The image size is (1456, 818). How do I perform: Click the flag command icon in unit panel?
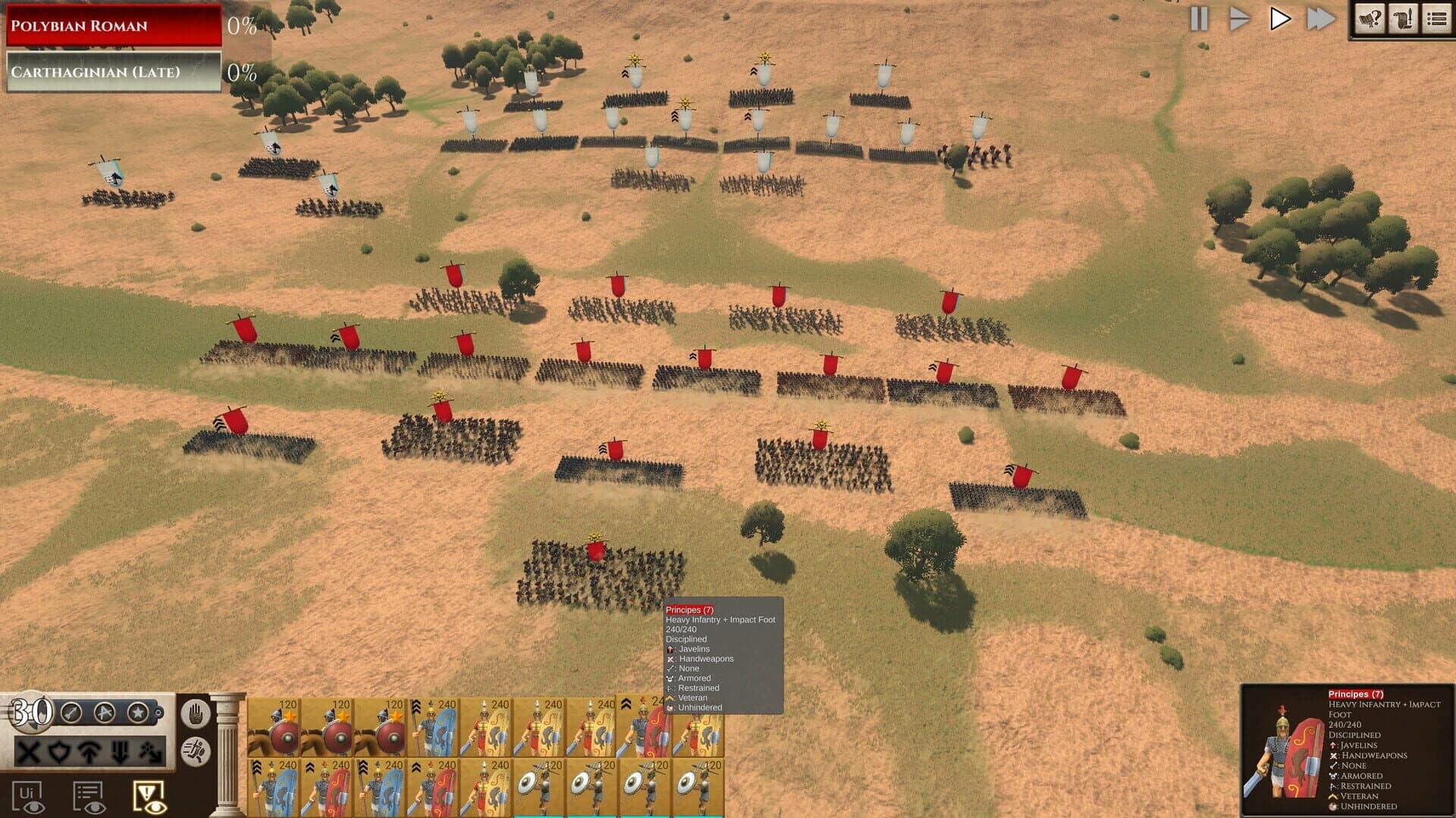[104, 713]
